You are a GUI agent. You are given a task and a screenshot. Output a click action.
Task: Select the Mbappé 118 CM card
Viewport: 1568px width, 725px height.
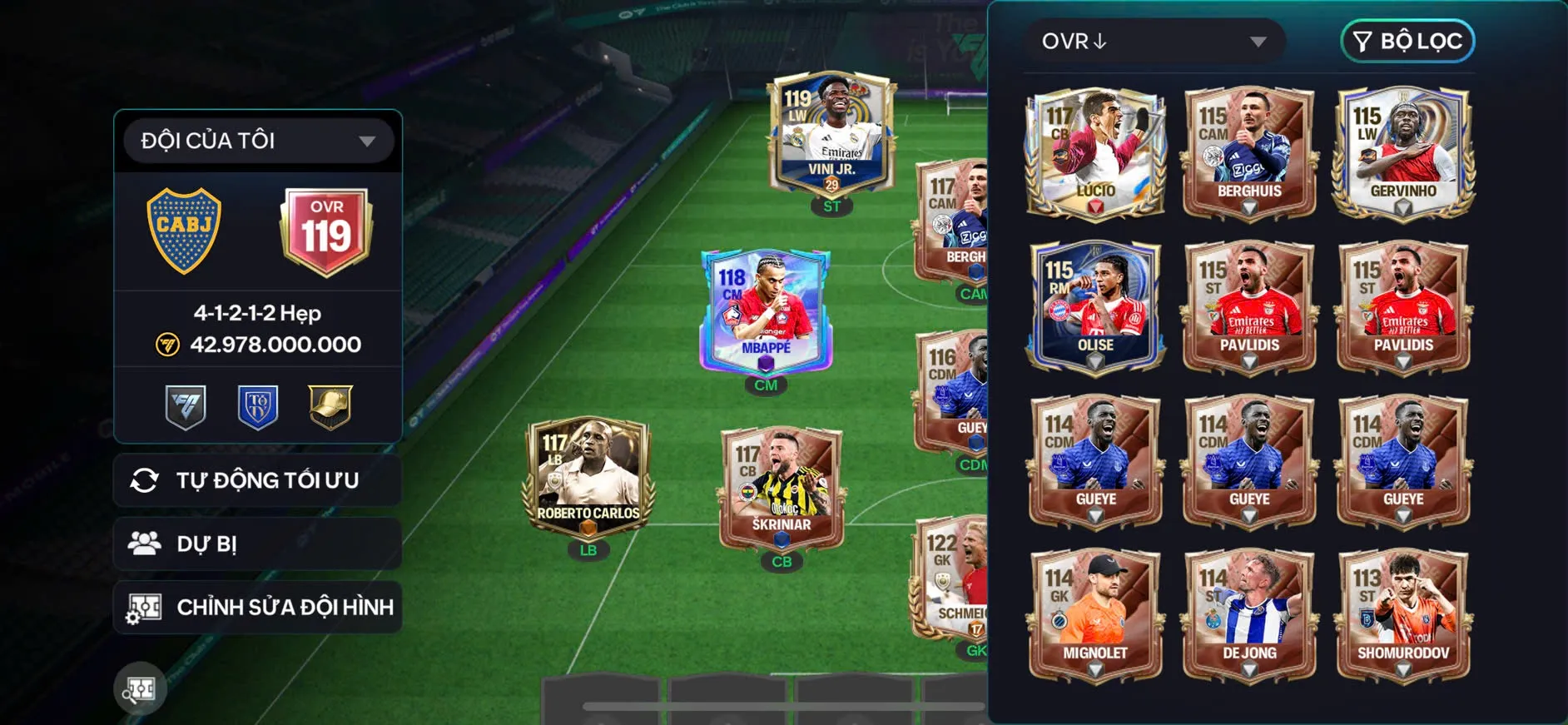(x=766, y=312)
